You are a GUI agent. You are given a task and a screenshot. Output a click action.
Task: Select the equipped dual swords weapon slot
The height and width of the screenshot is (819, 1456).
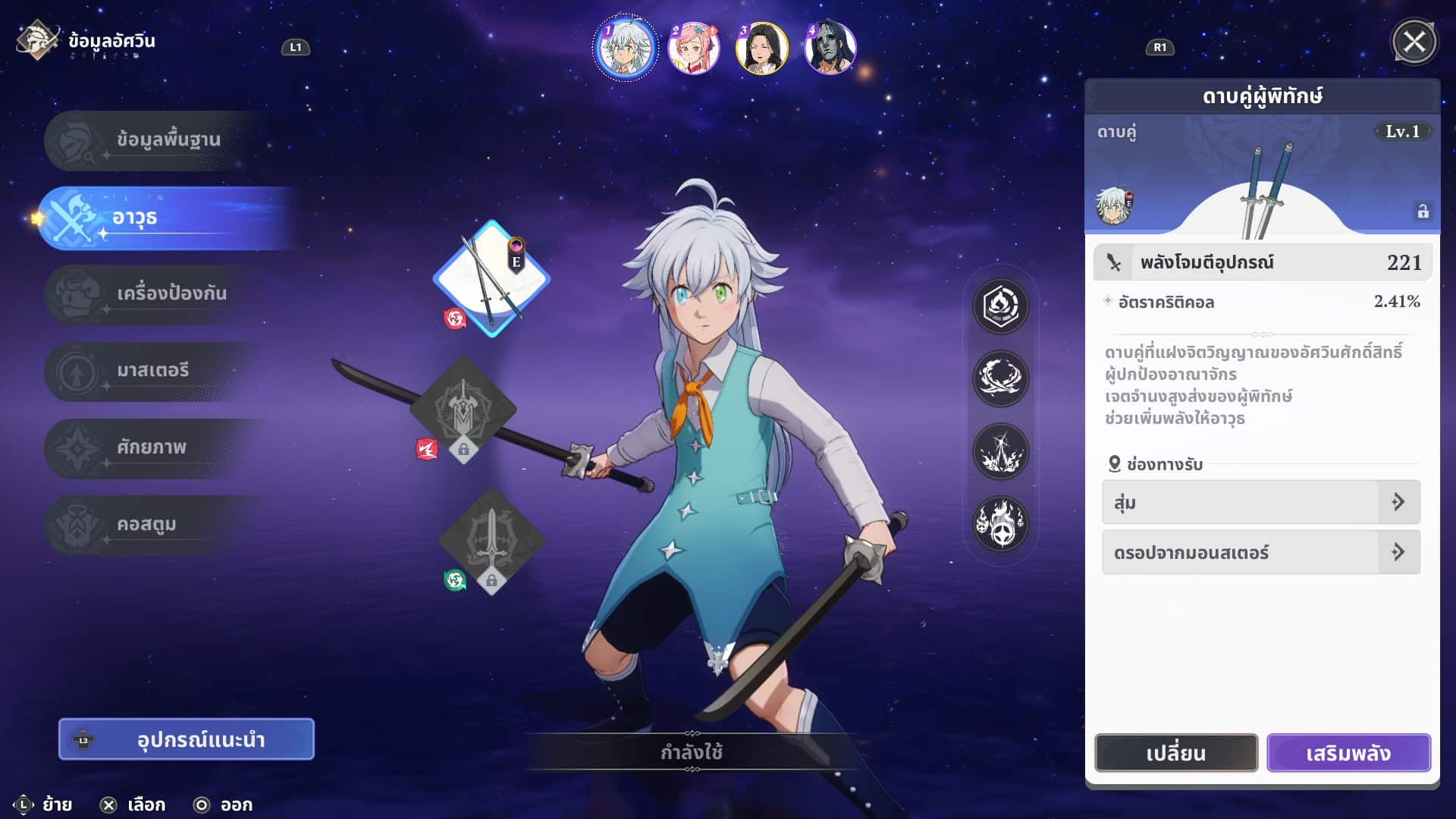click(x=491, y=279)
